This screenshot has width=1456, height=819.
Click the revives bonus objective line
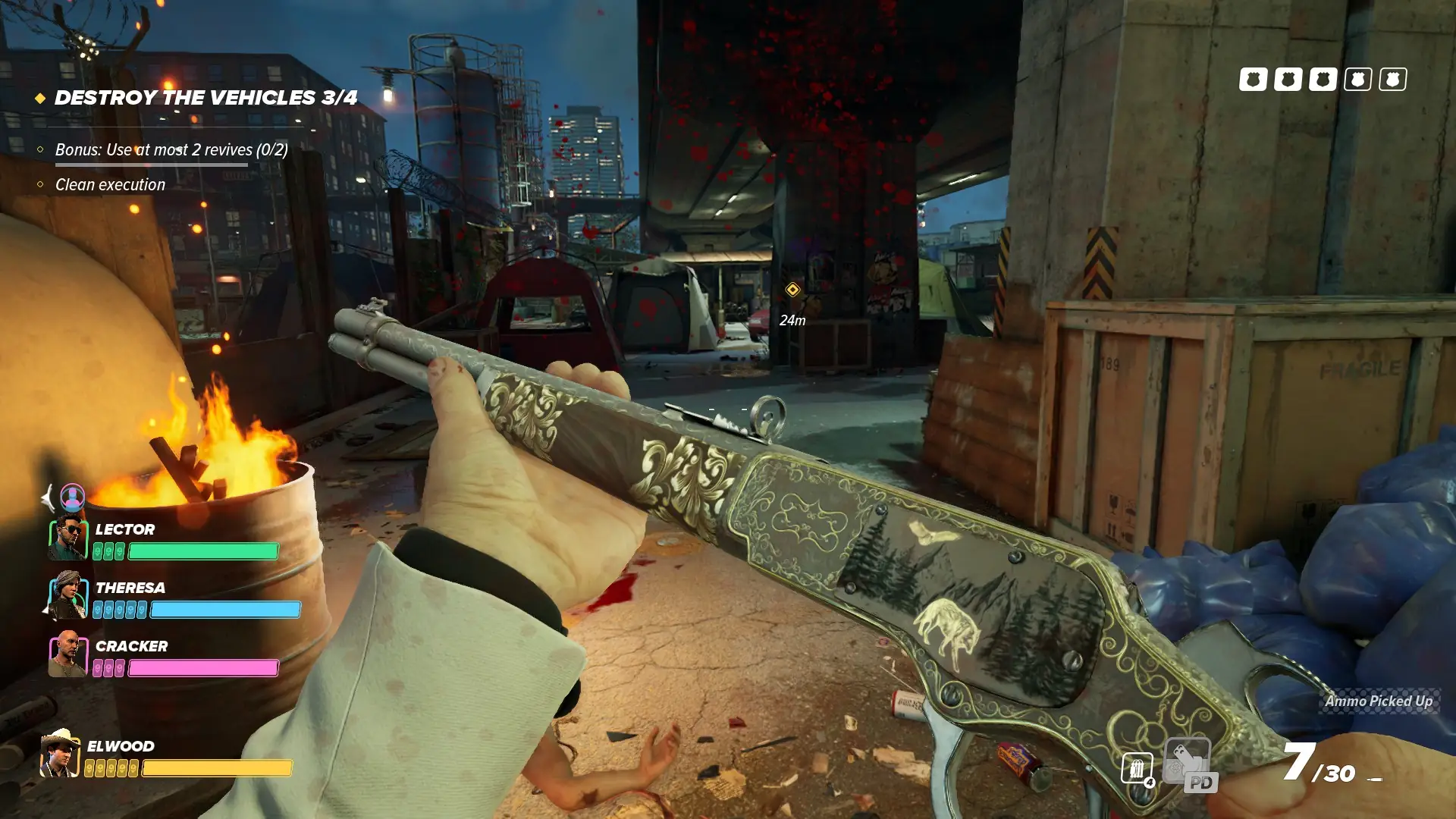click(x=171, y=149)
